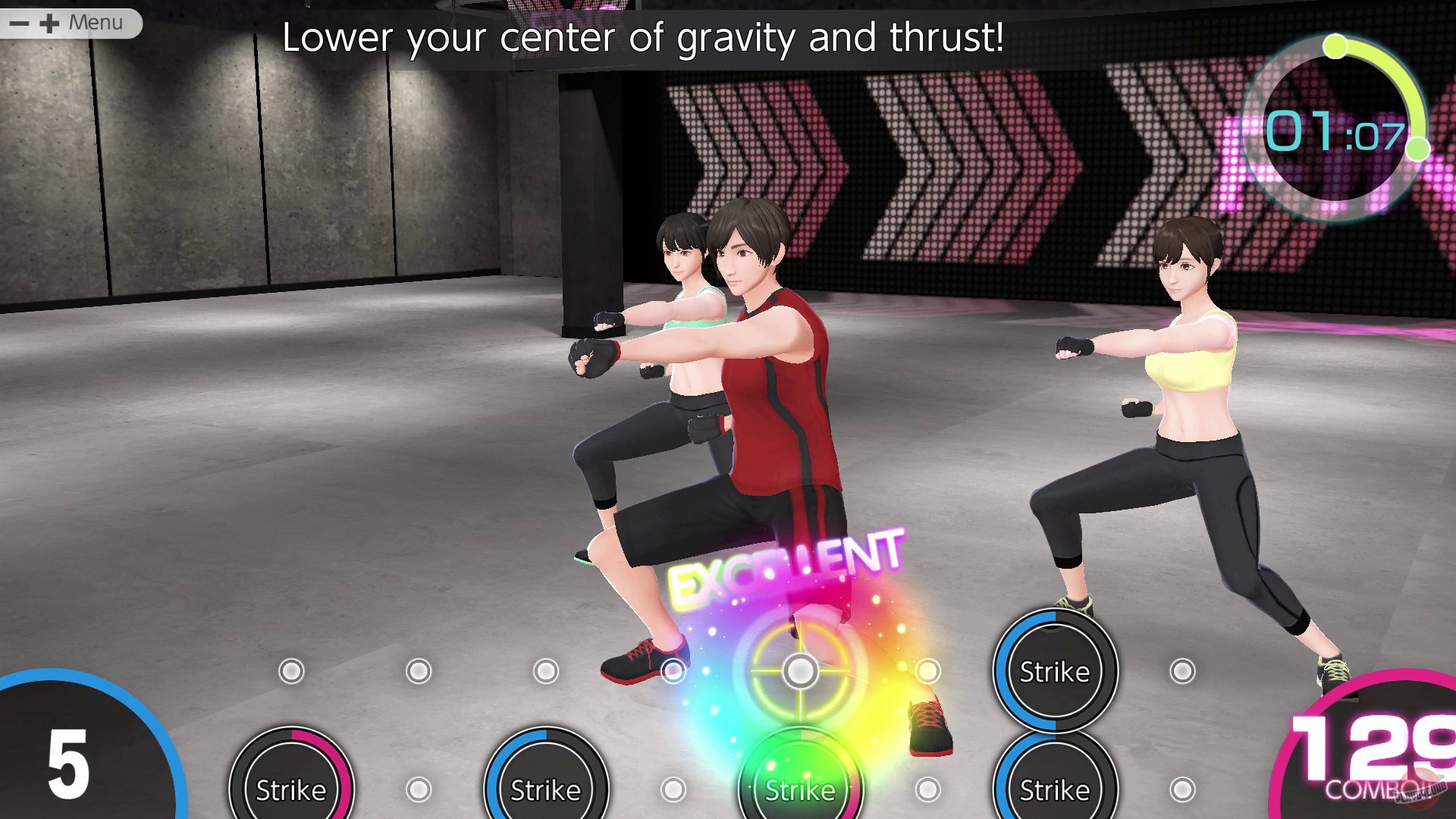Image resolution: width=1456 pixels, height=819 pixels.
Task: Tap the glowing green Strike pad
Action: tap(800, 791)
